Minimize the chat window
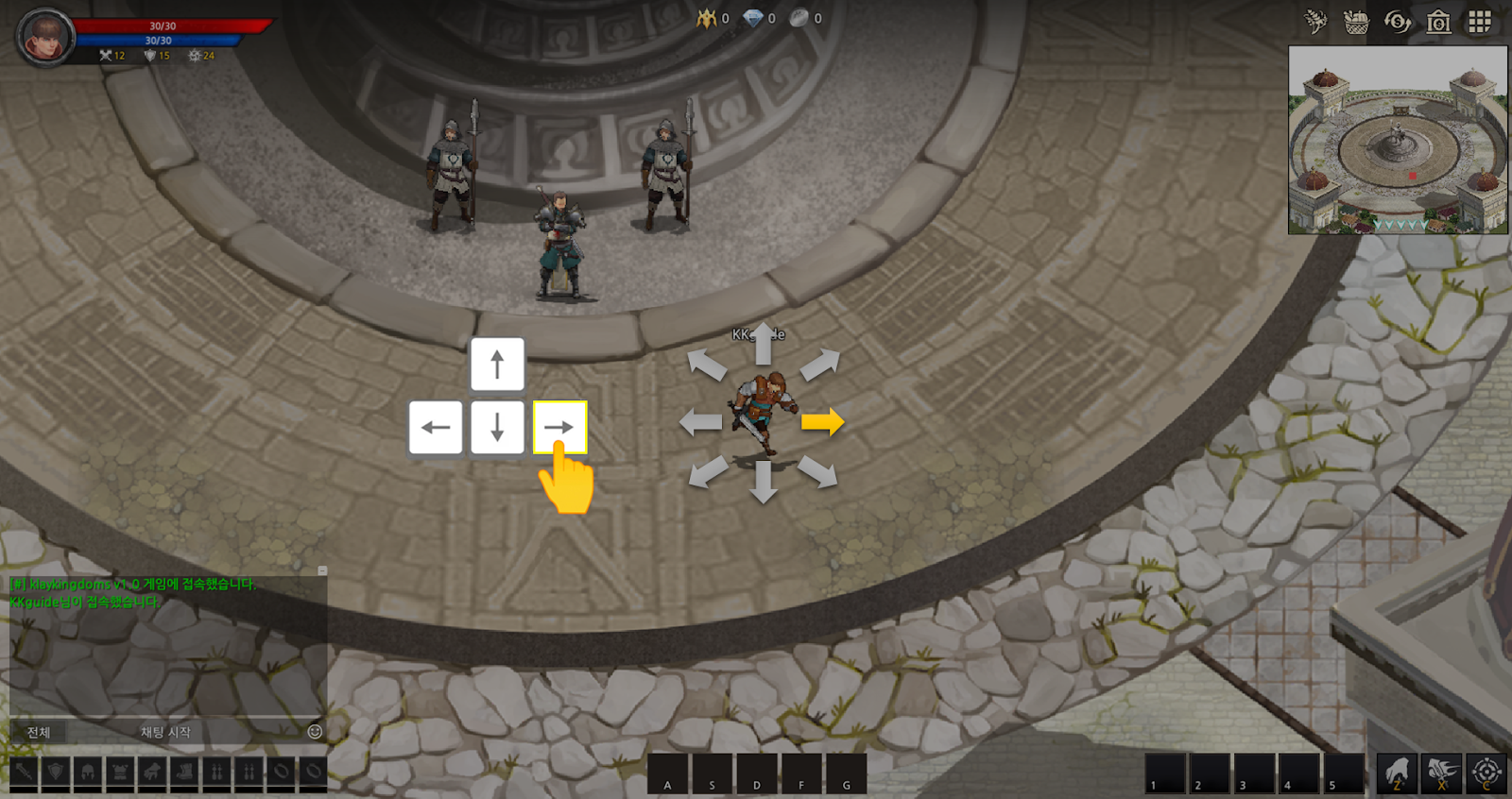Viewport: 1512px width, 799px height. point(322,571)
